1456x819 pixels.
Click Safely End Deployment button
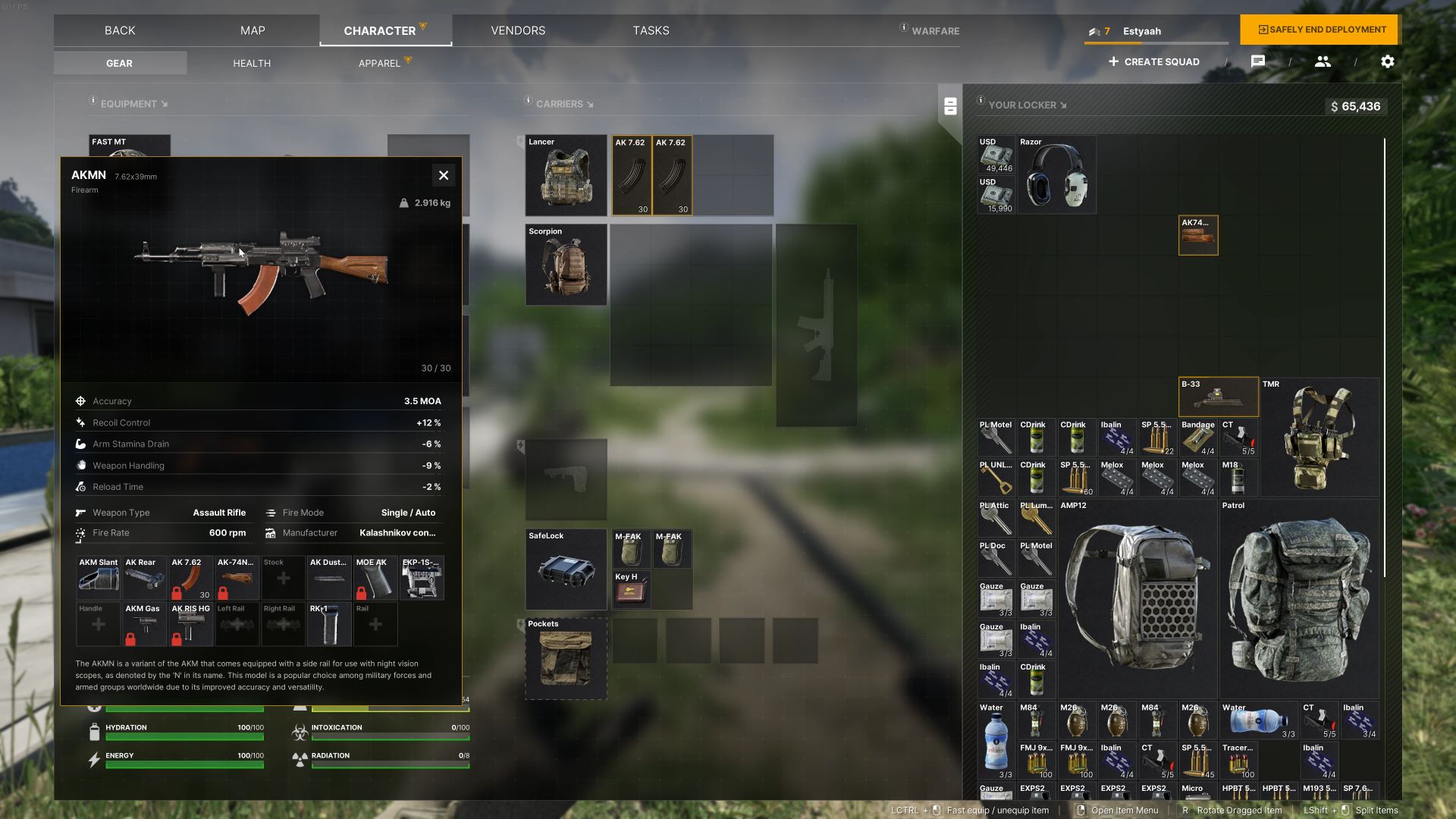tap(1321, 30)
